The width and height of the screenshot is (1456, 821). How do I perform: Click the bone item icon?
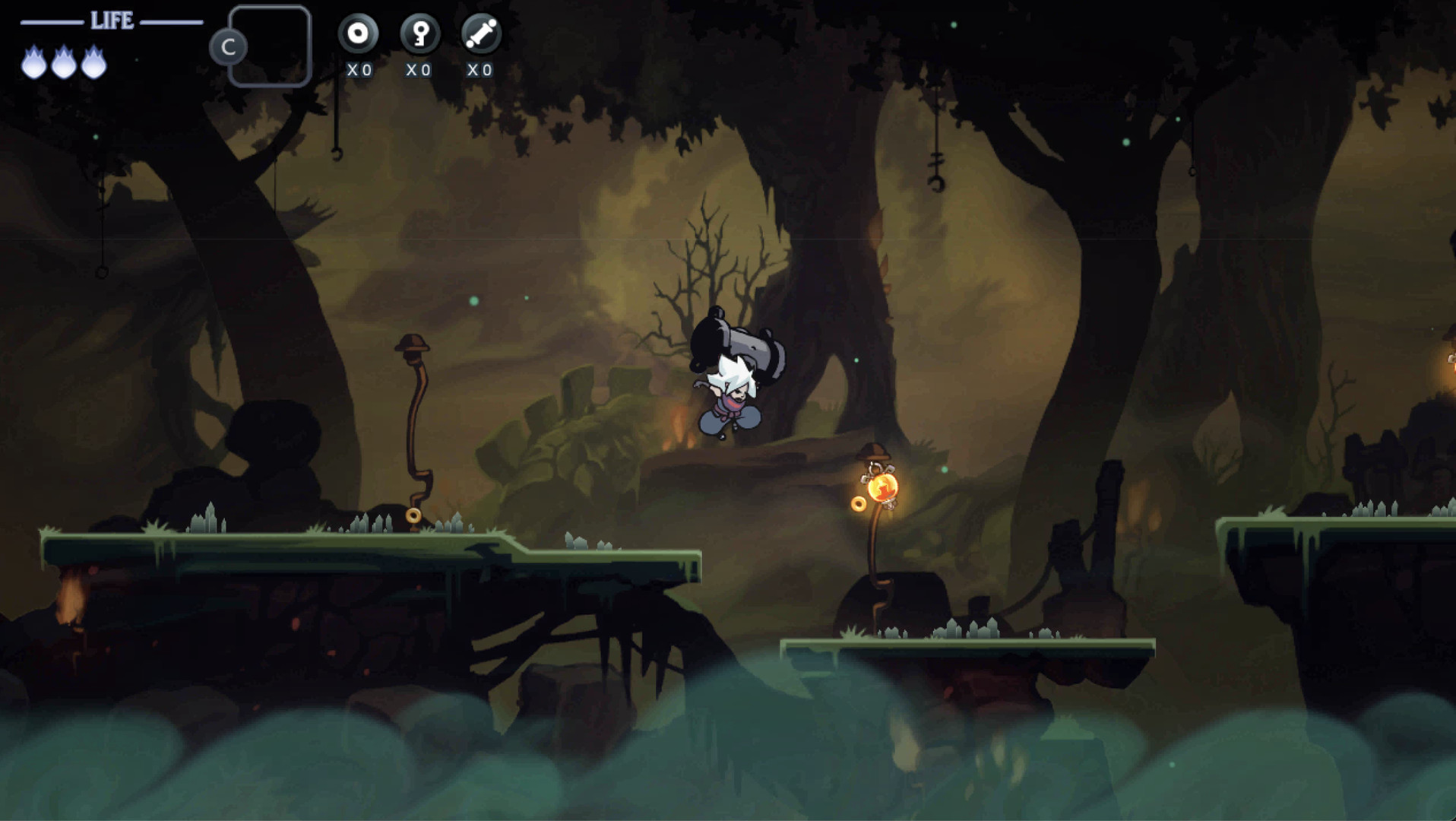[481, 34]
